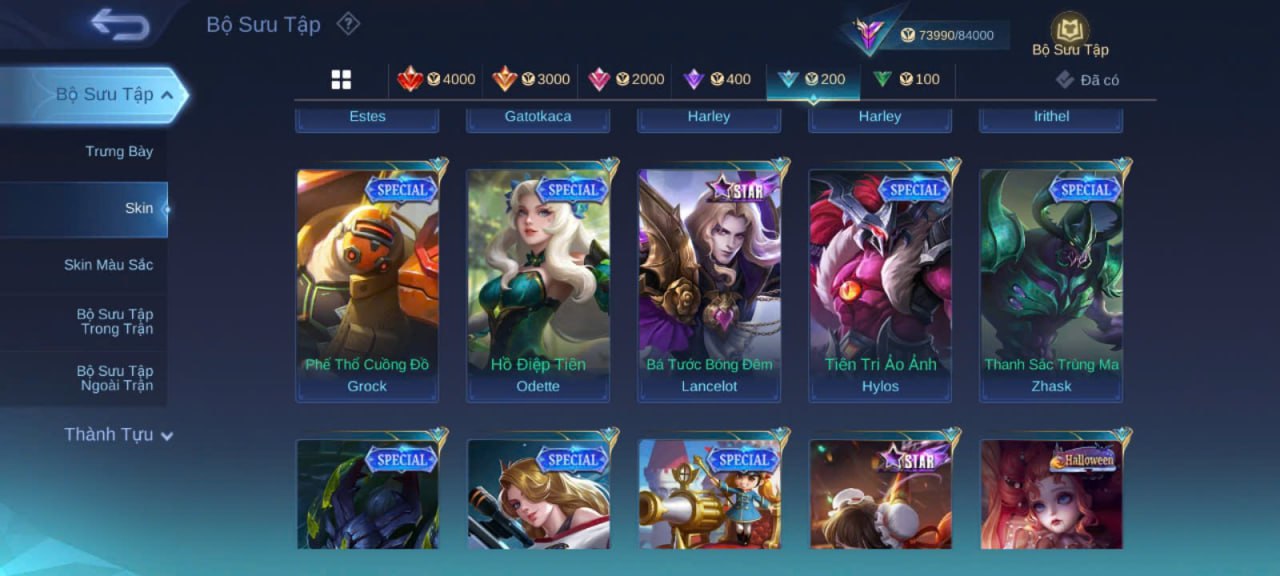The height and width of the screenshot is (576, 1280).
Task: Select the 2000 points tier filter
Action: tap(626, 80)
